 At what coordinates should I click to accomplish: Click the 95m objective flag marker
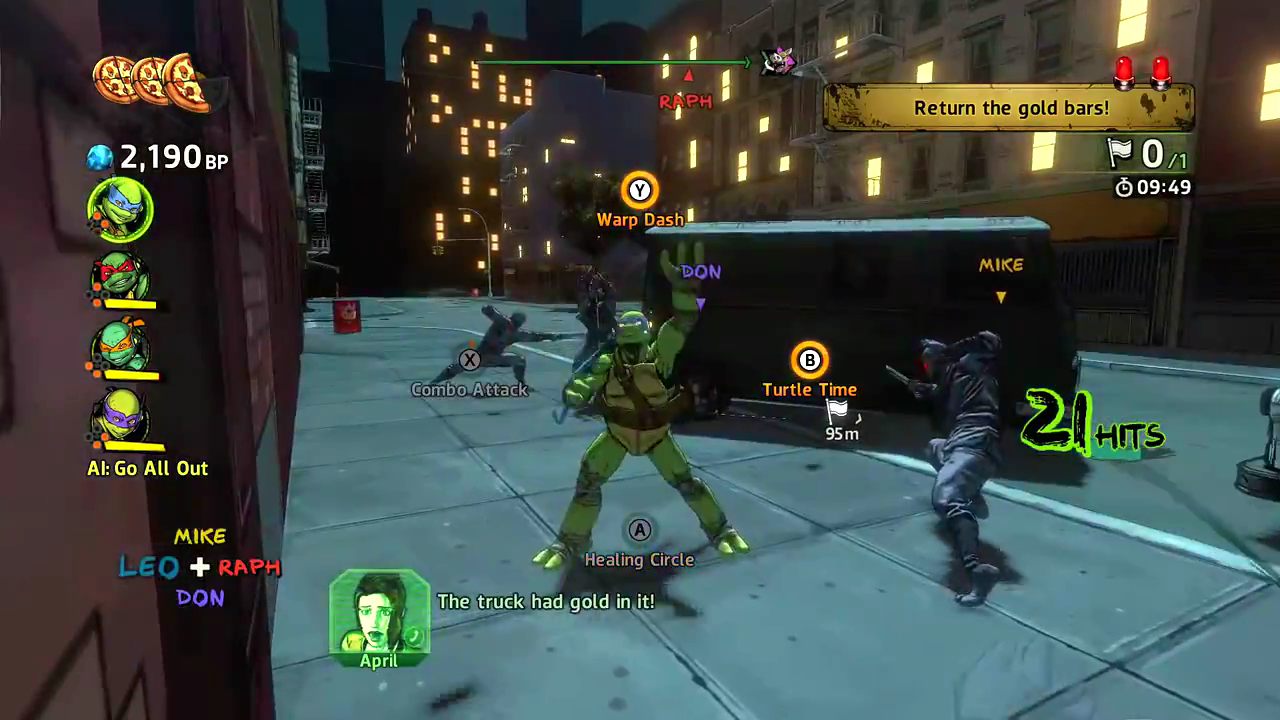coord(837,410)
